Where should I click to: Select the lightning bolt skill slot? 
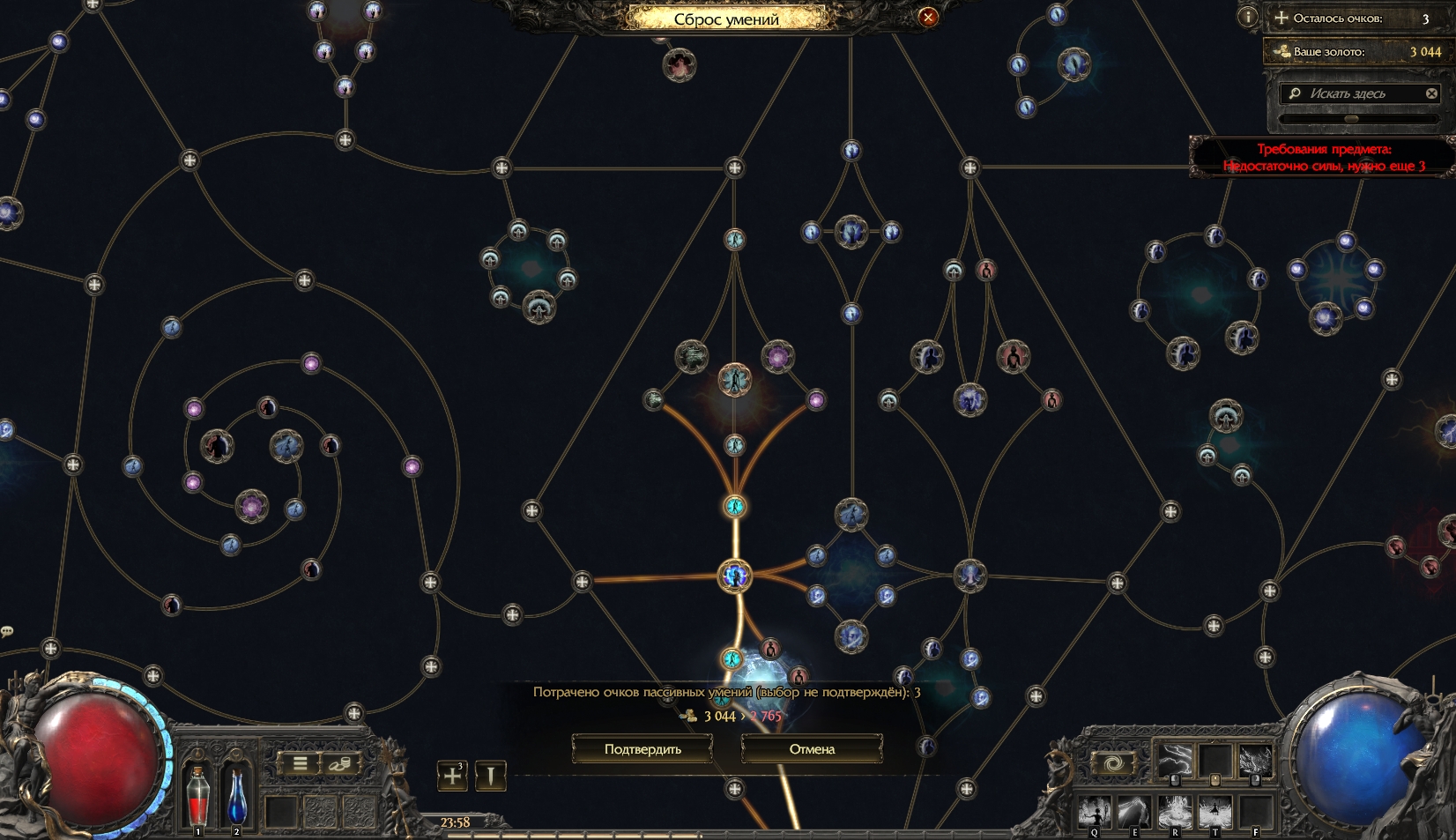tap(1175, 760)
